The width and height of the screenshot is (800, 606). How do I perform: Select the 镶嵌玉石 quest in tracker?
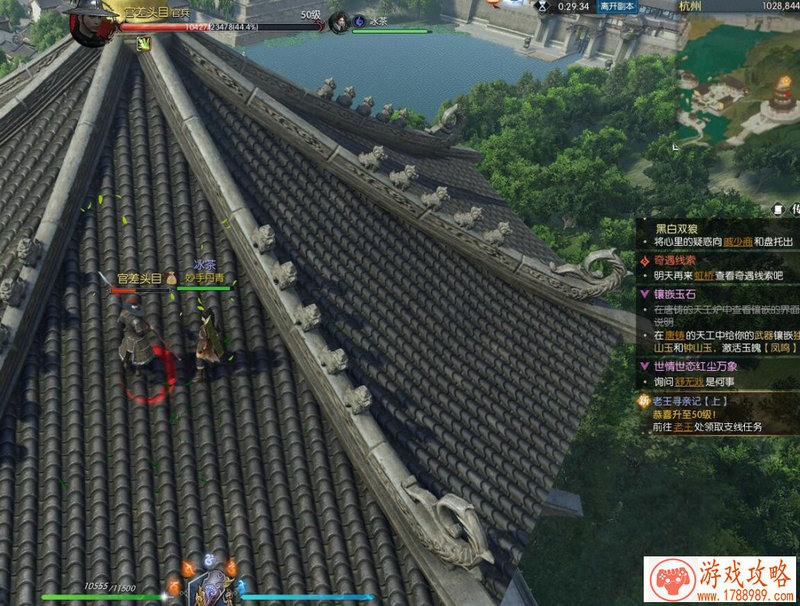(679, 294)
